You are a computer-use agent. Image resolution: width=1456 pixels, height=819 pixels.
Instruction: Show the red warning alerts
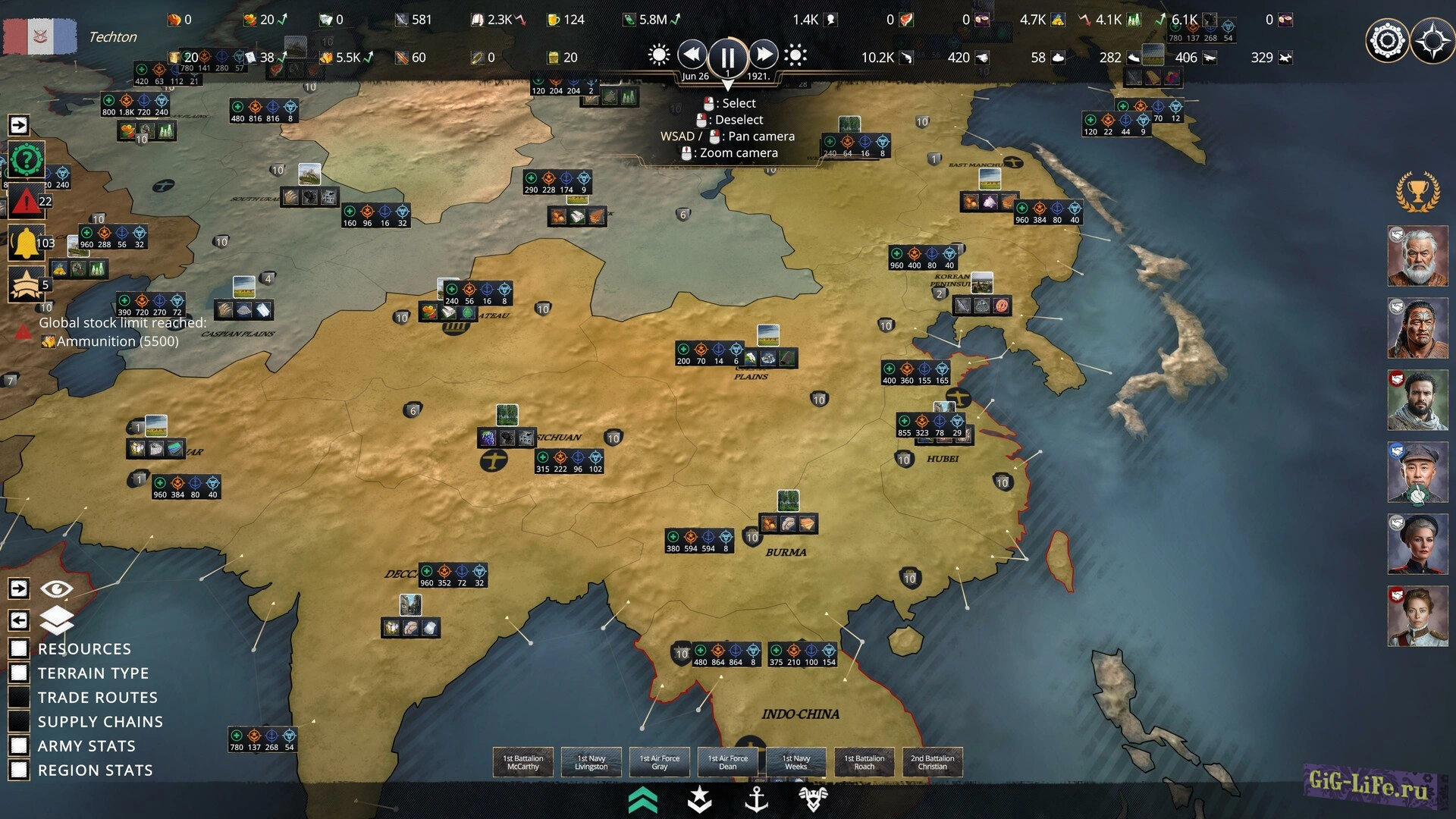(x=25, y=201)
